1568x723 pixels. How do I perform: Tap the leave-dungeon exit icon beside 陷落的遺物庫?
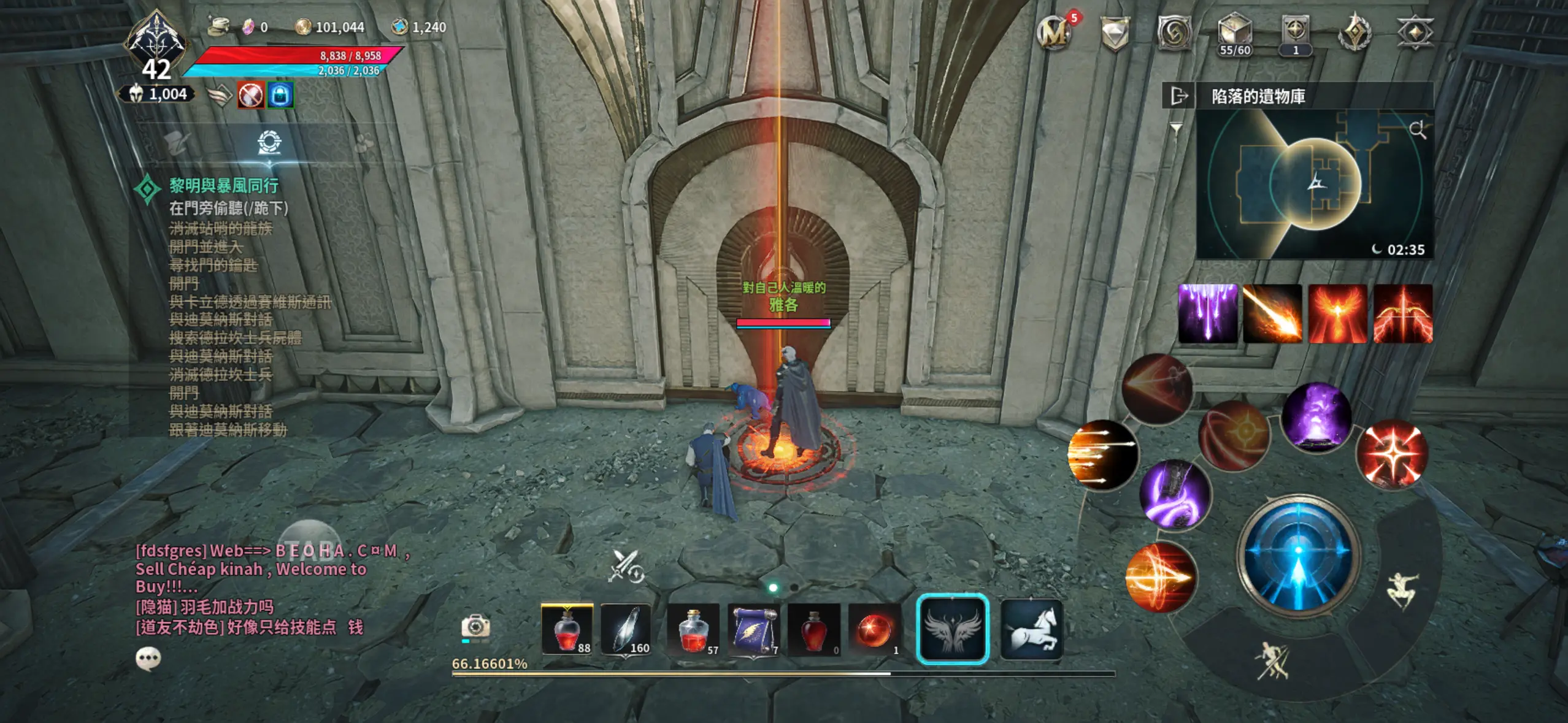click(x=1178, y=96)
